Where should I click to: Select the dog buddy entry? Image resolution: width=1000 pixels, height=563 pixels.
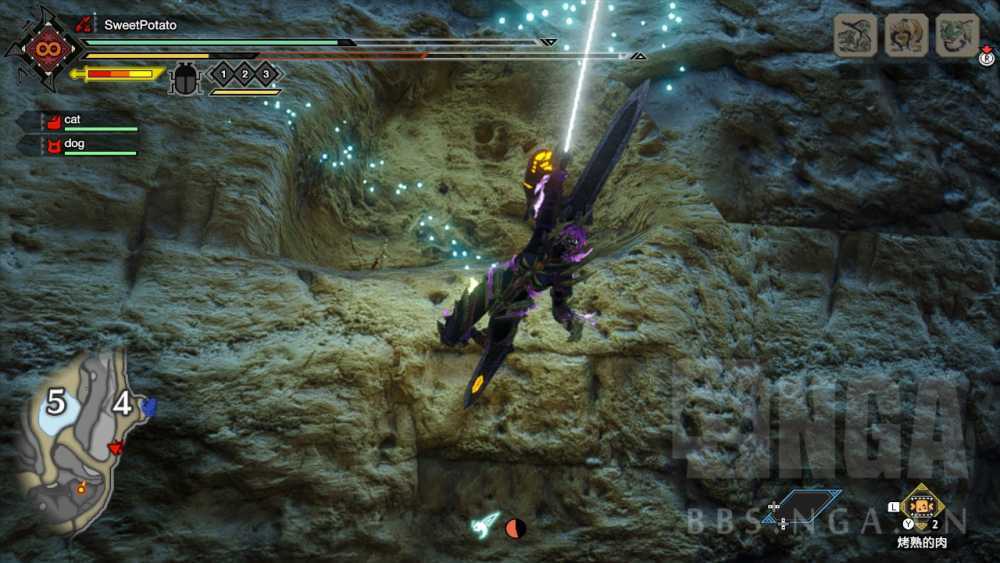(x=77, y=145)
